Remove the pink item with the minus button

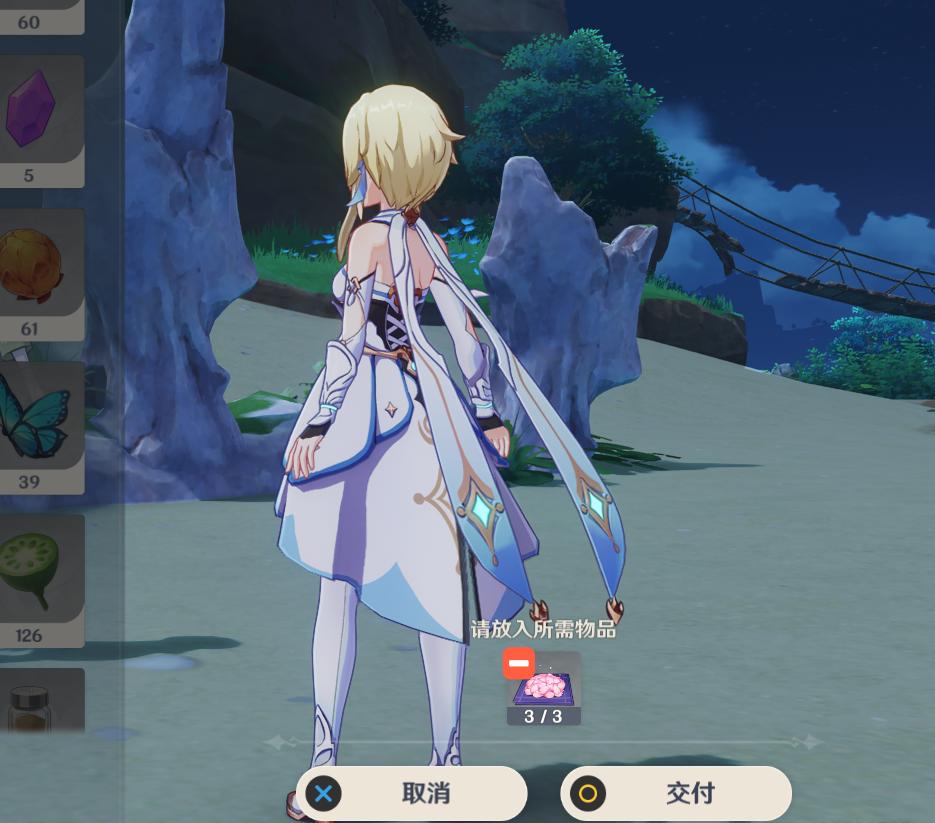point(518,664)
